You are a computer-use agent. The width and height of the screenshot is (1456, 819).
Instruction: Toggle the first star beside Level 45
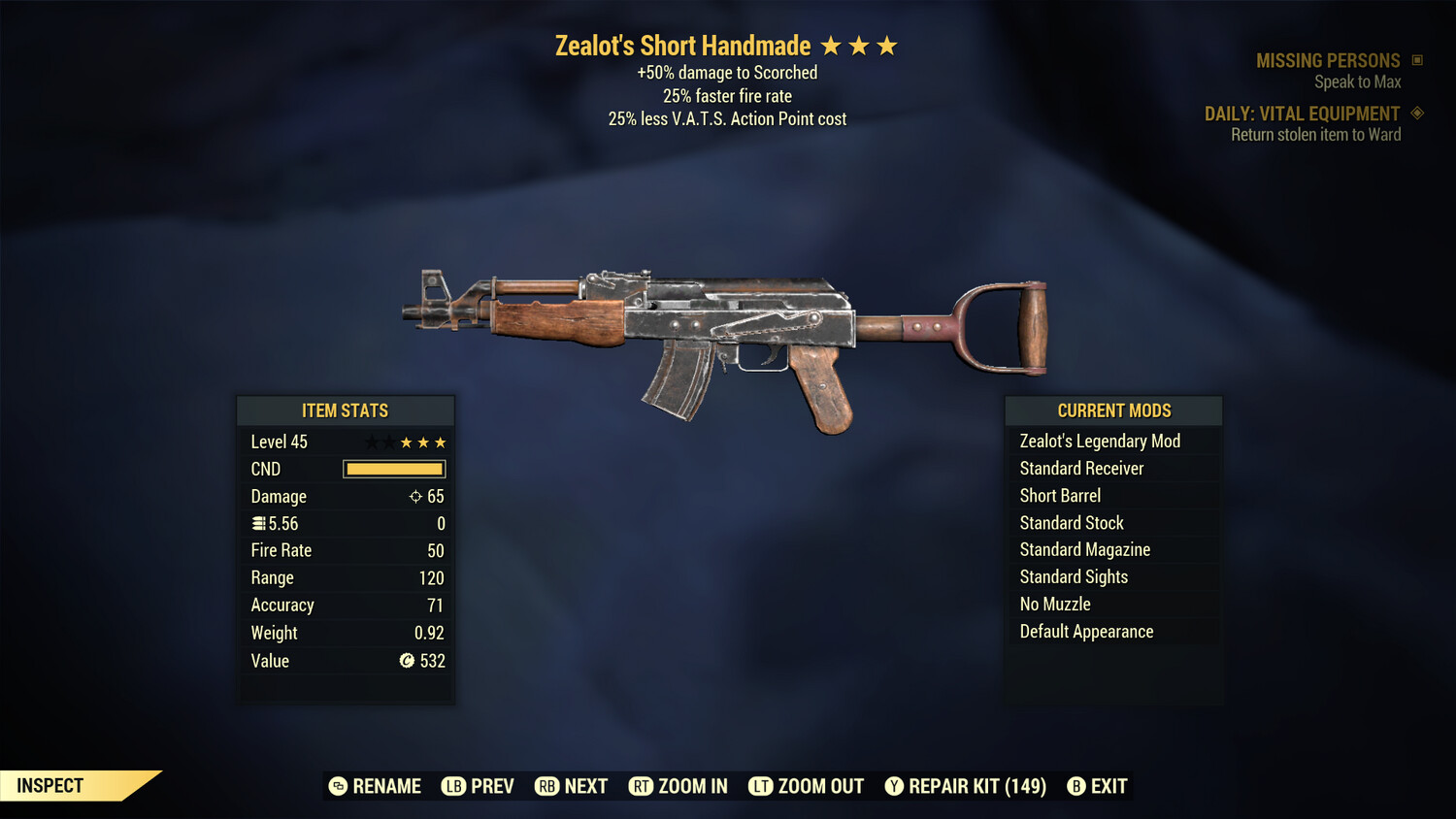click(x=370, y=442)
